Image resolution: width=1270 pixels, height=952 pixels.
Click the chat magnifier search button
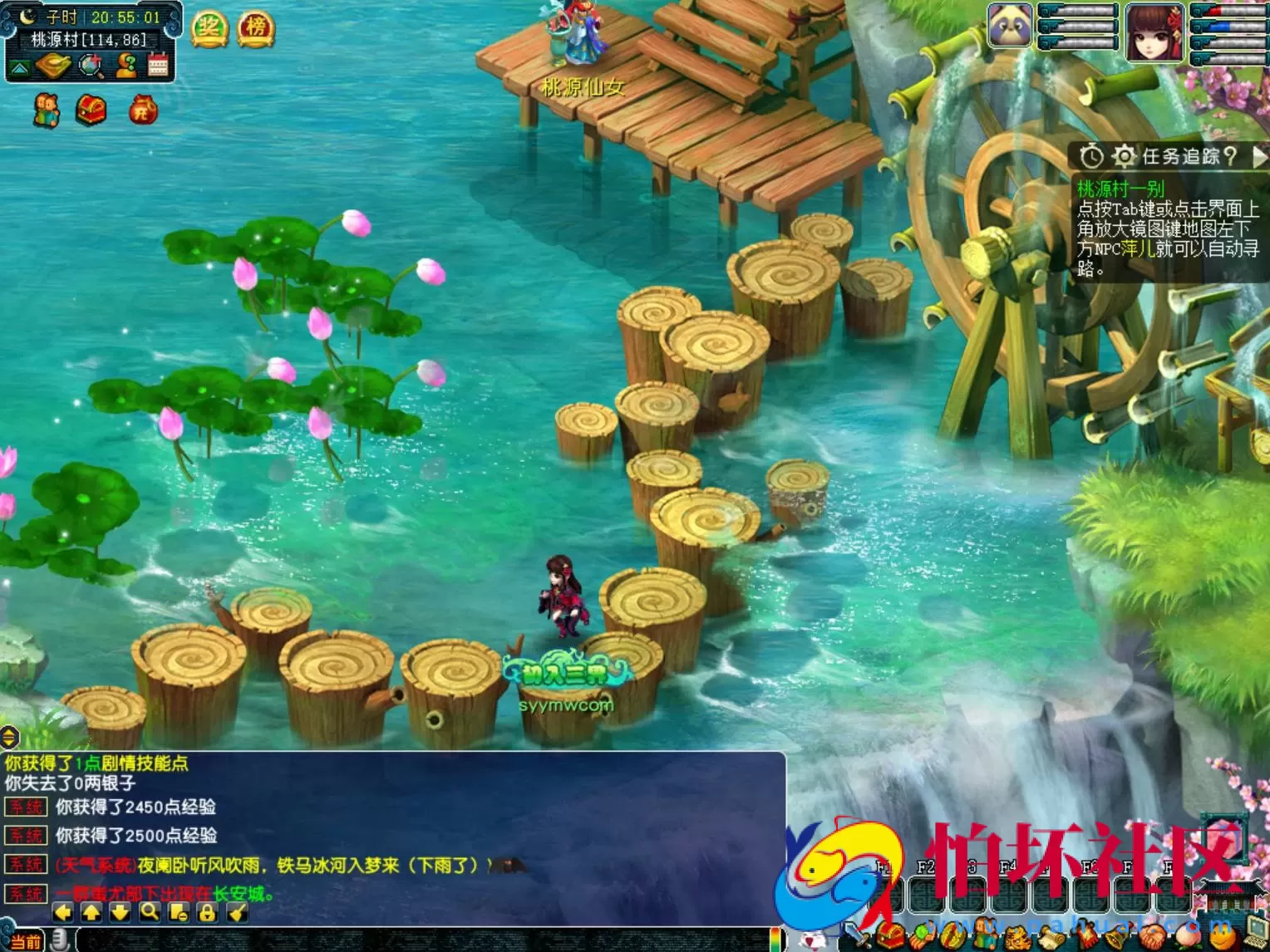tap(150, 912)
